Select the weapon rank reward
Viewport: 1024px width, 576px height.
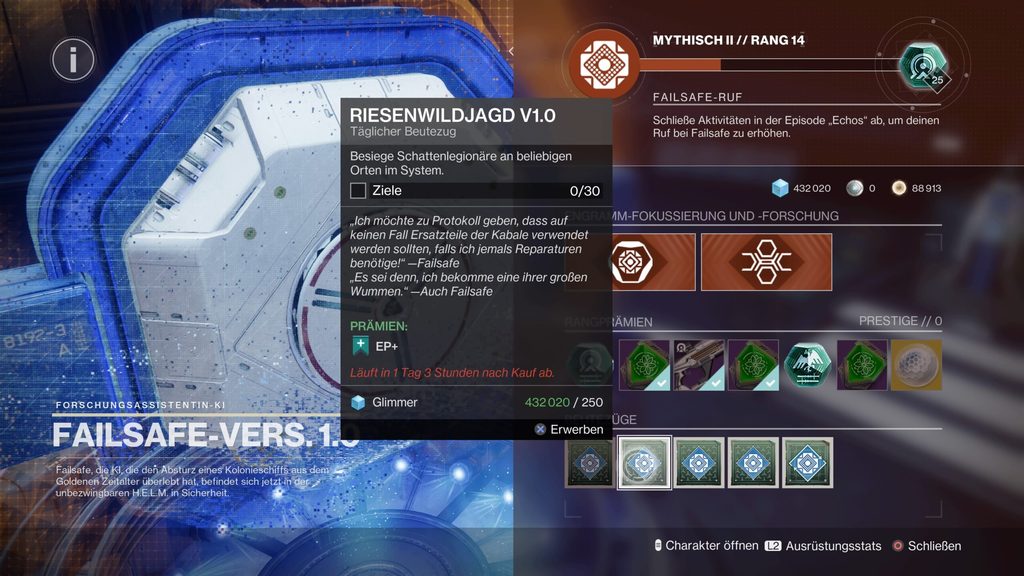point(697,364)
